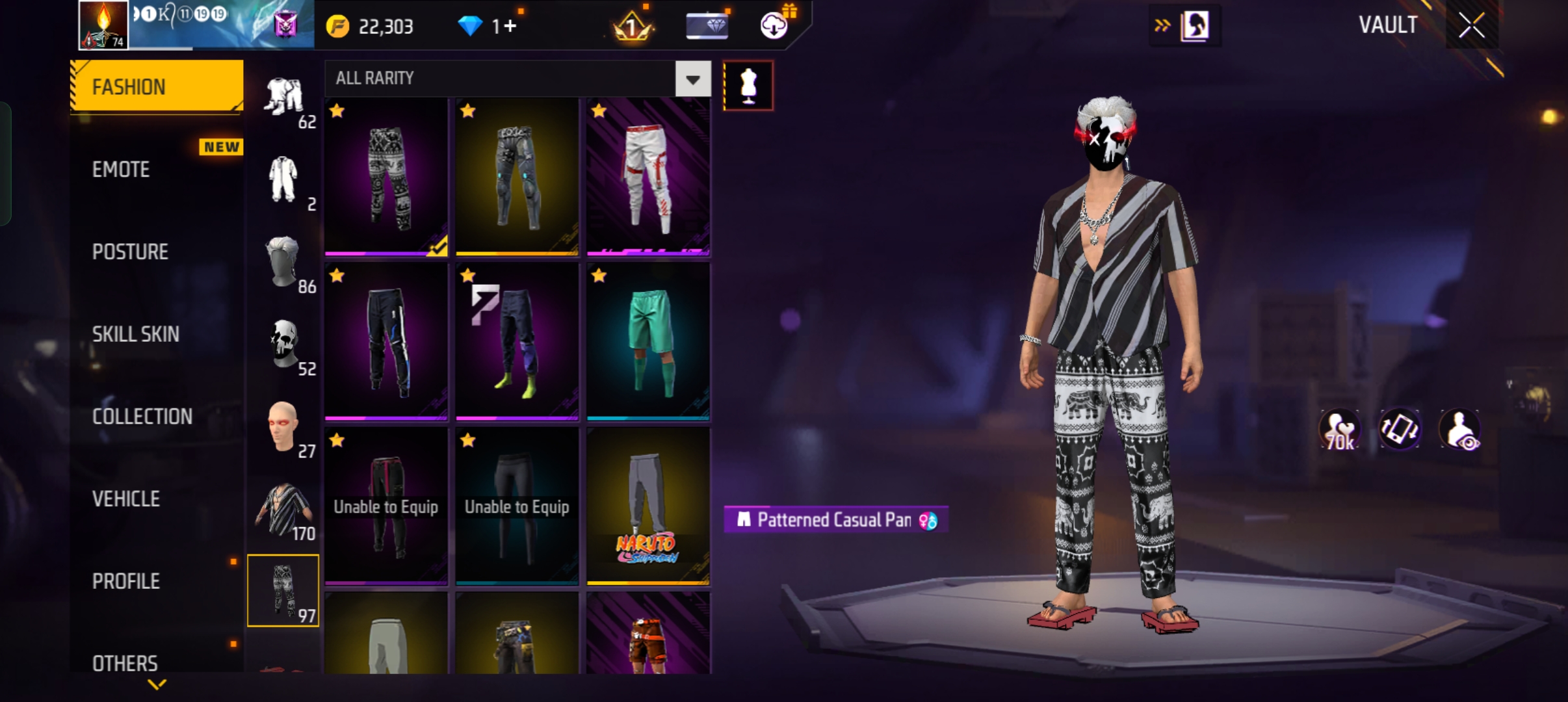Add diamonds with the plus button
The height and width of the screenshot is (702, 1568).
point(510,26)
